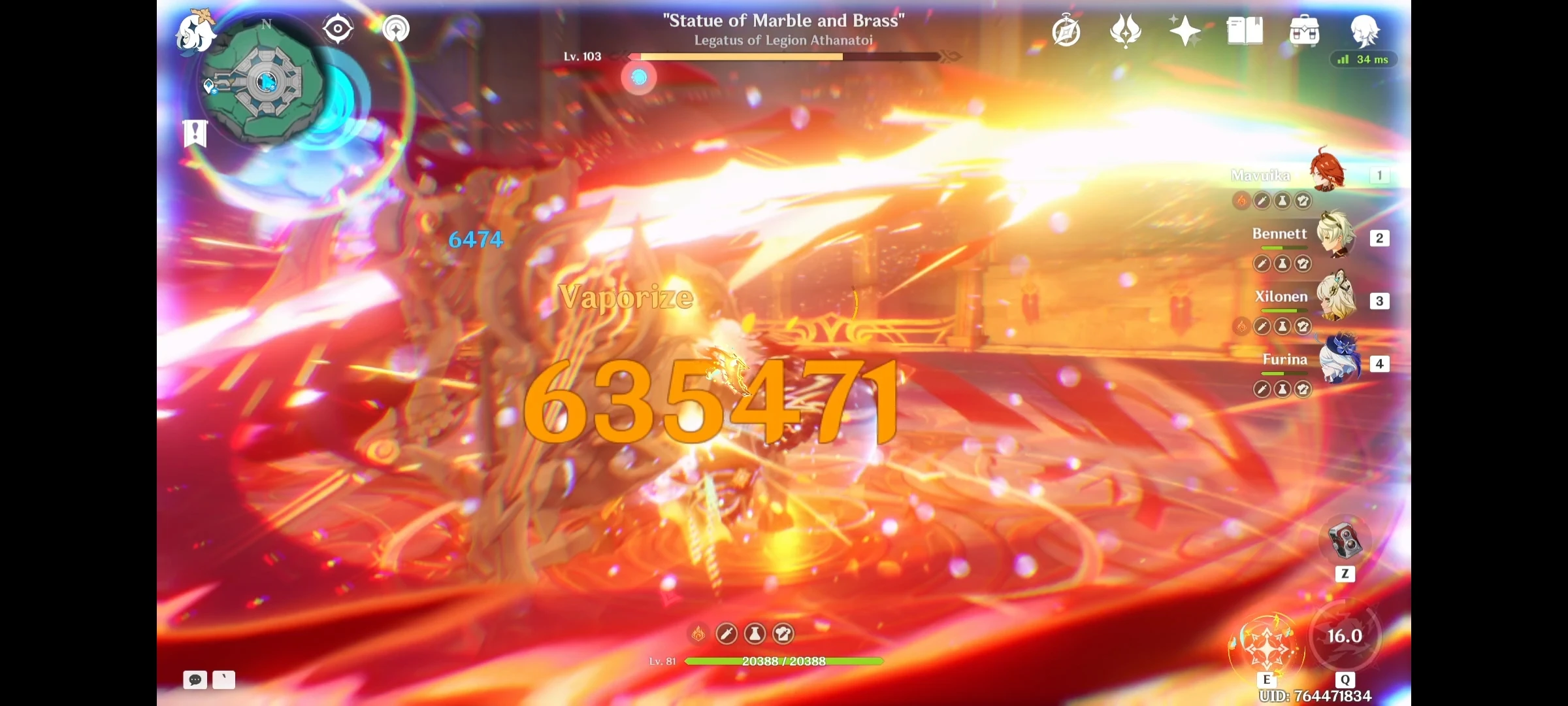Viewport: 1568px width, 706px height.
Task: Click the 34 ms ping indicator
Action: [x=1365, y=59]
